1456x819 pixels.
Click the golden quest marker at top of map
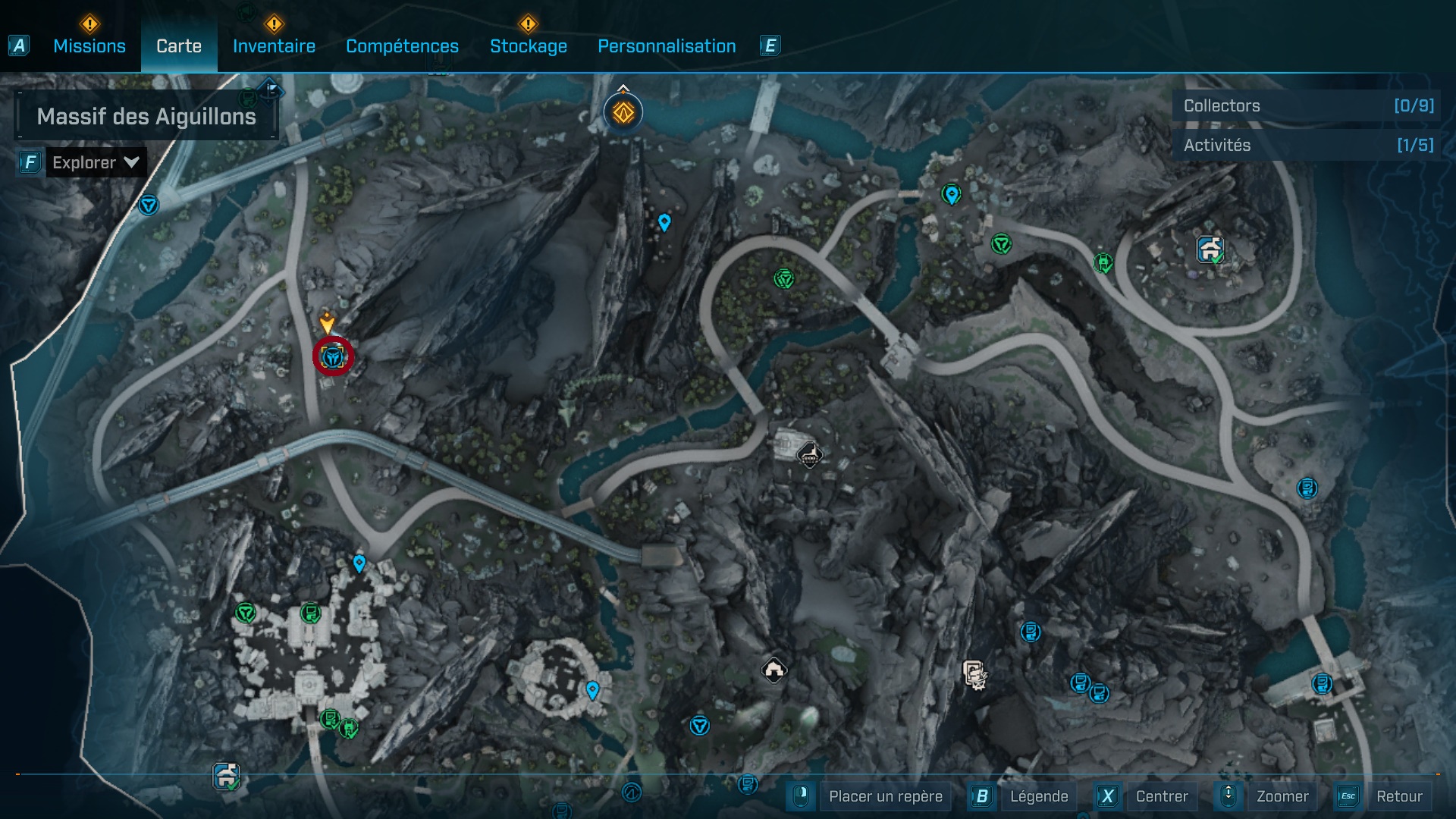click(x=622, y=111)
